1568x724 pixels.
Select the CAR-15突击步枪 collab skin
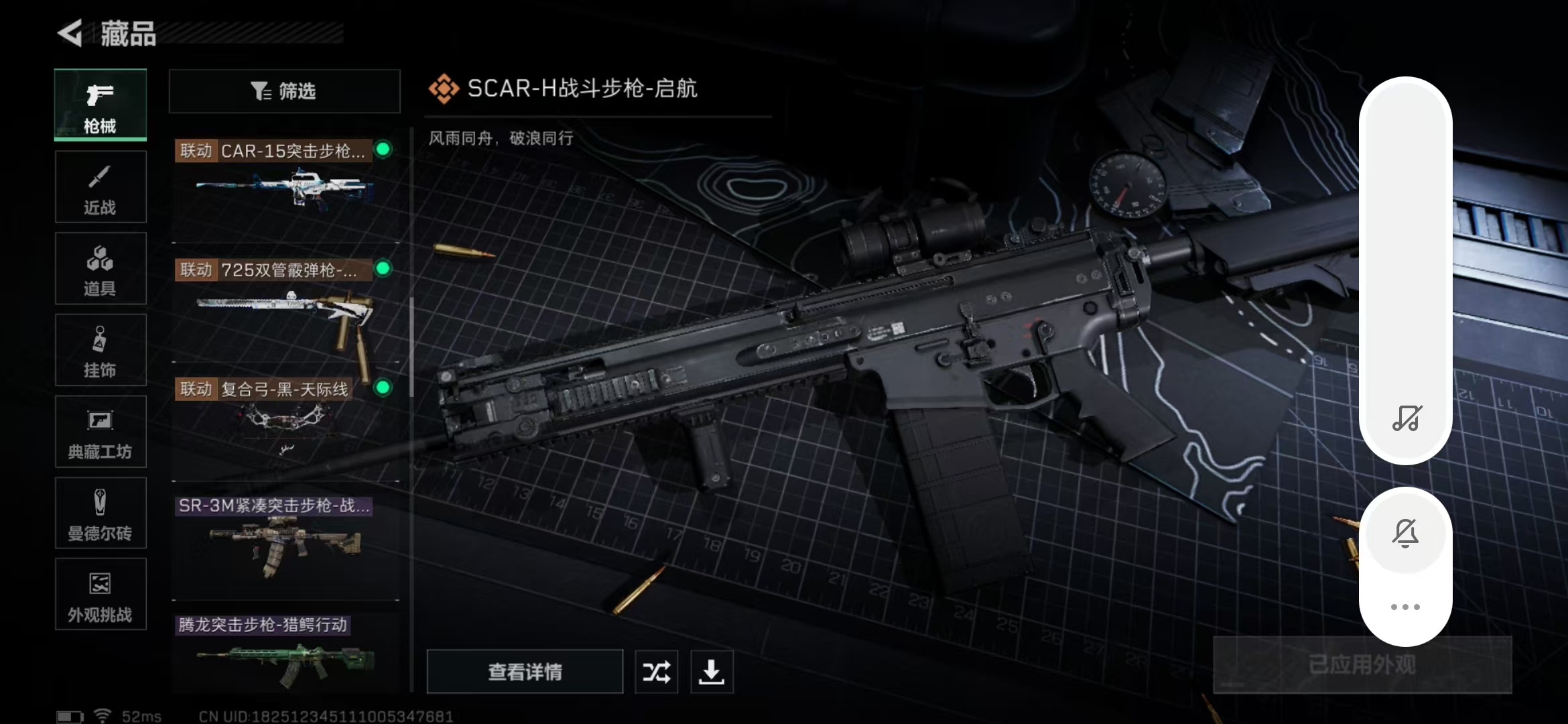pos(284,181)
